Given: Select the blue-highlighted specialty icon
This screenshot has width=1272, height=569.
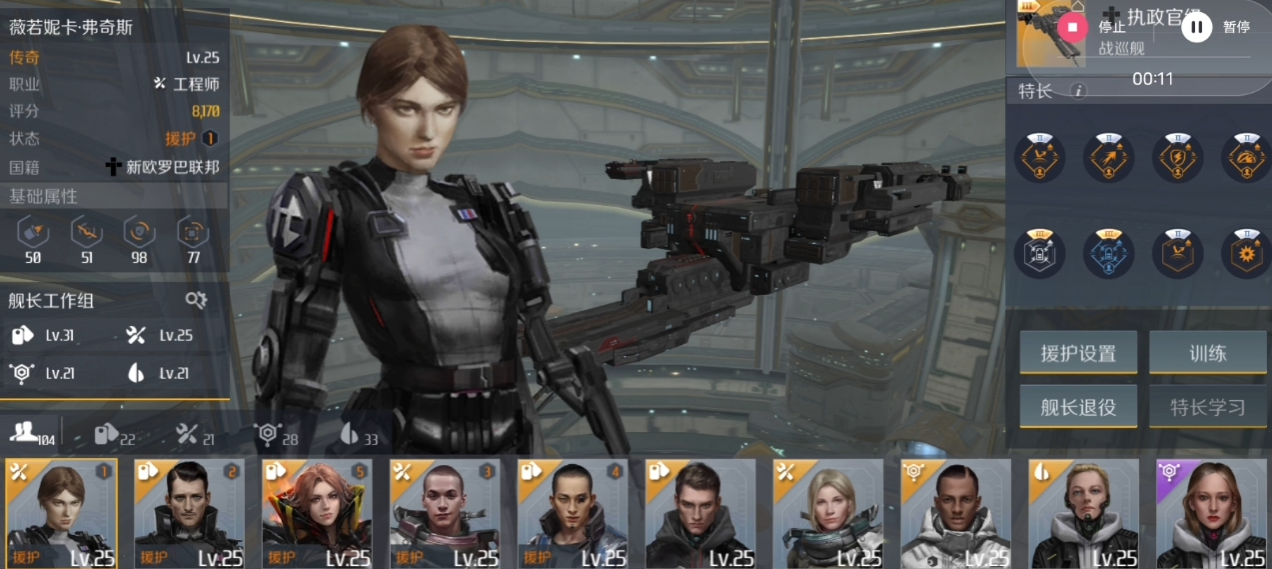Looking at the screenshot, I should tap(1109, 254).
